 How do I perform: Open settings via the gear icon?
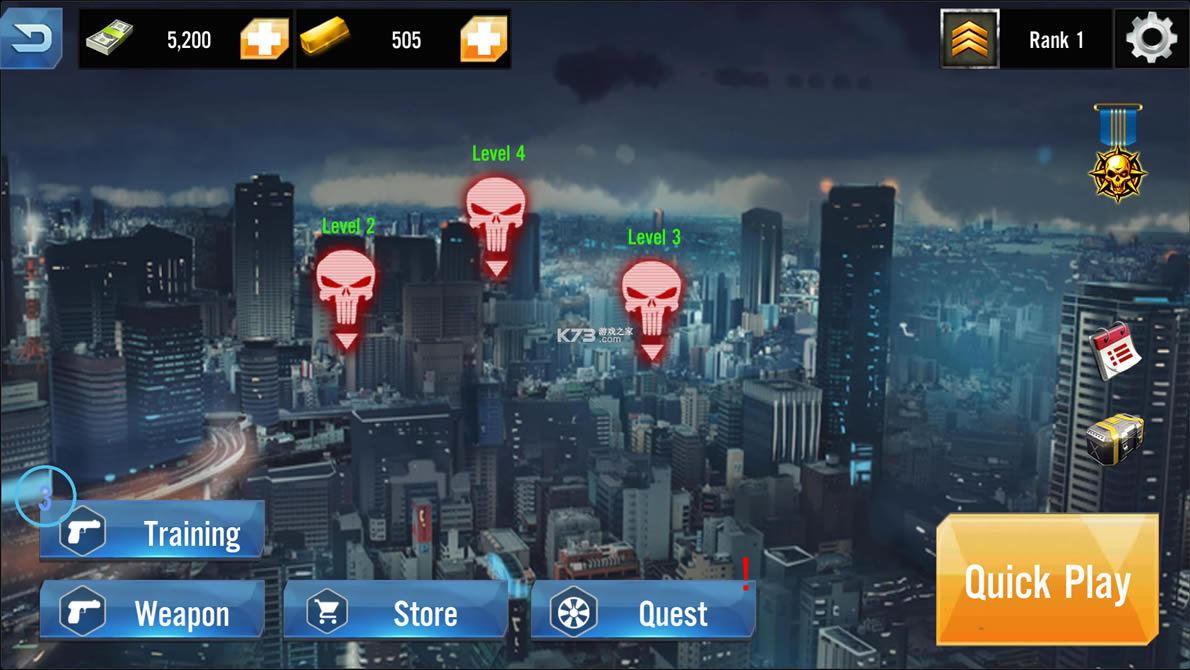coord(1151,39)
